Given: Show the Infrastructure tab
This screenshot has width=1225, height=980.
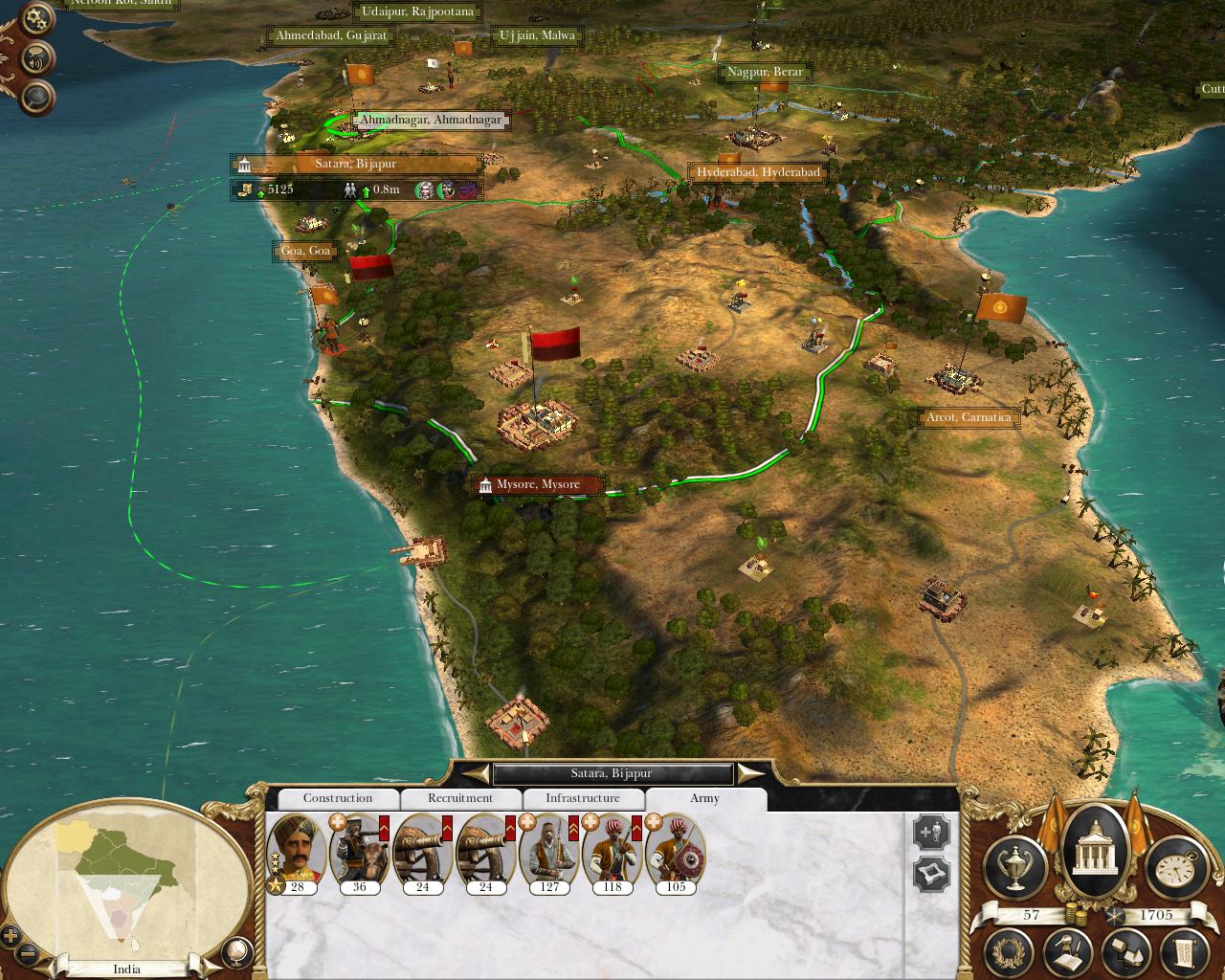Looking at the screenshot, I should click(x=583, y=798).
